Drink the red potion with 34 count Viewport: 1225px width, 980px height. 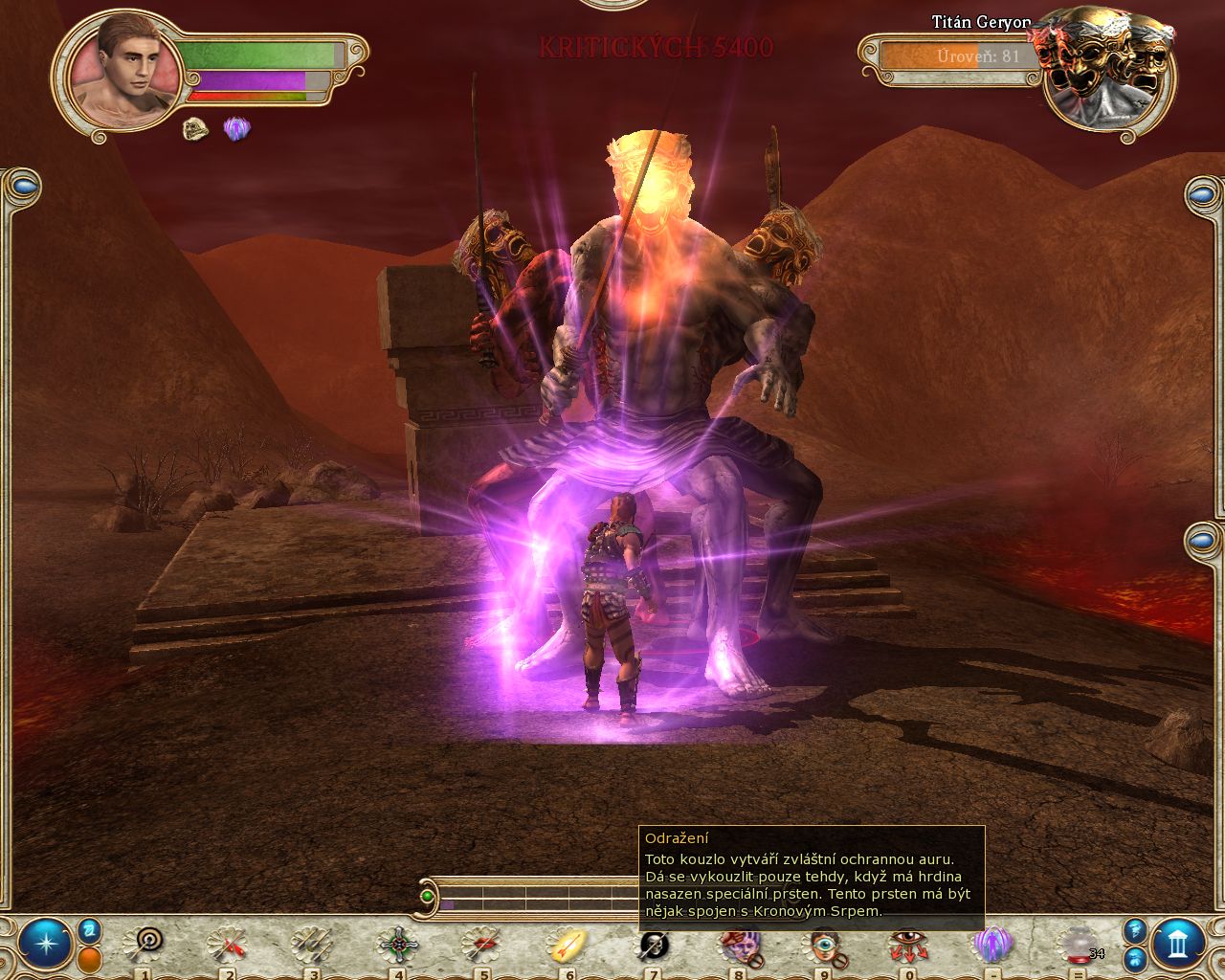1079,945
